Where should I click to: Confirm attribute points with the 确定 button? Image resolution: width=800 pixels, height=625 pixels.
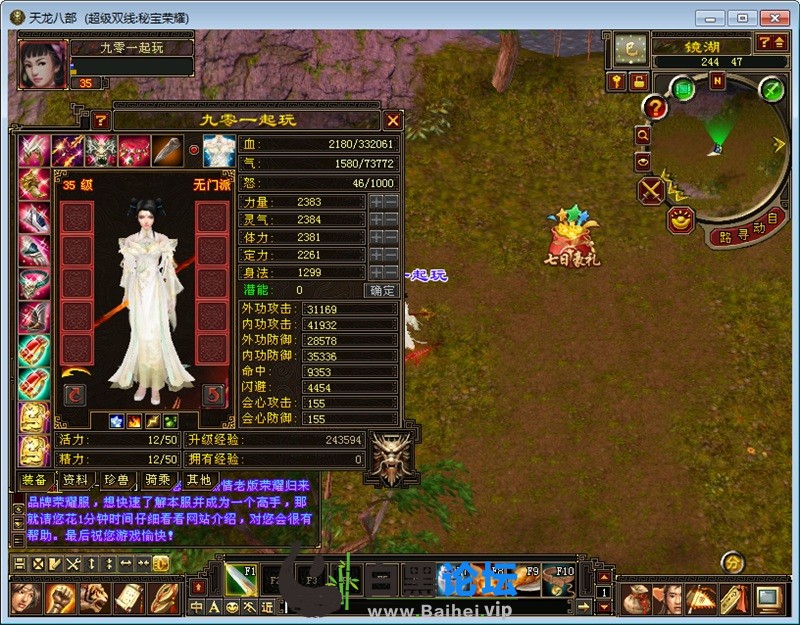383,291
